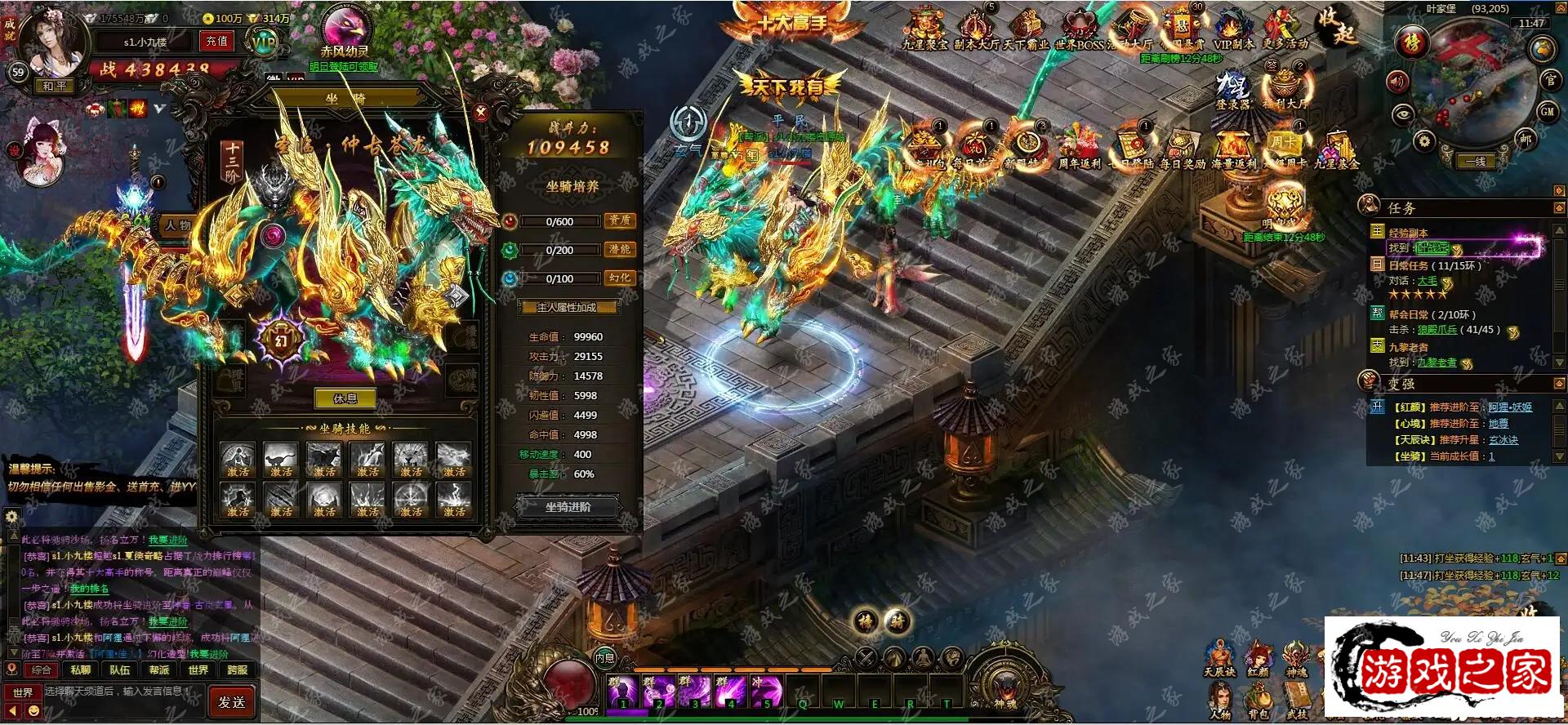The height and width of the screenshot is (725, 1568).
Task: Click the 潜能 potential training button
Action: coord(619,250)
